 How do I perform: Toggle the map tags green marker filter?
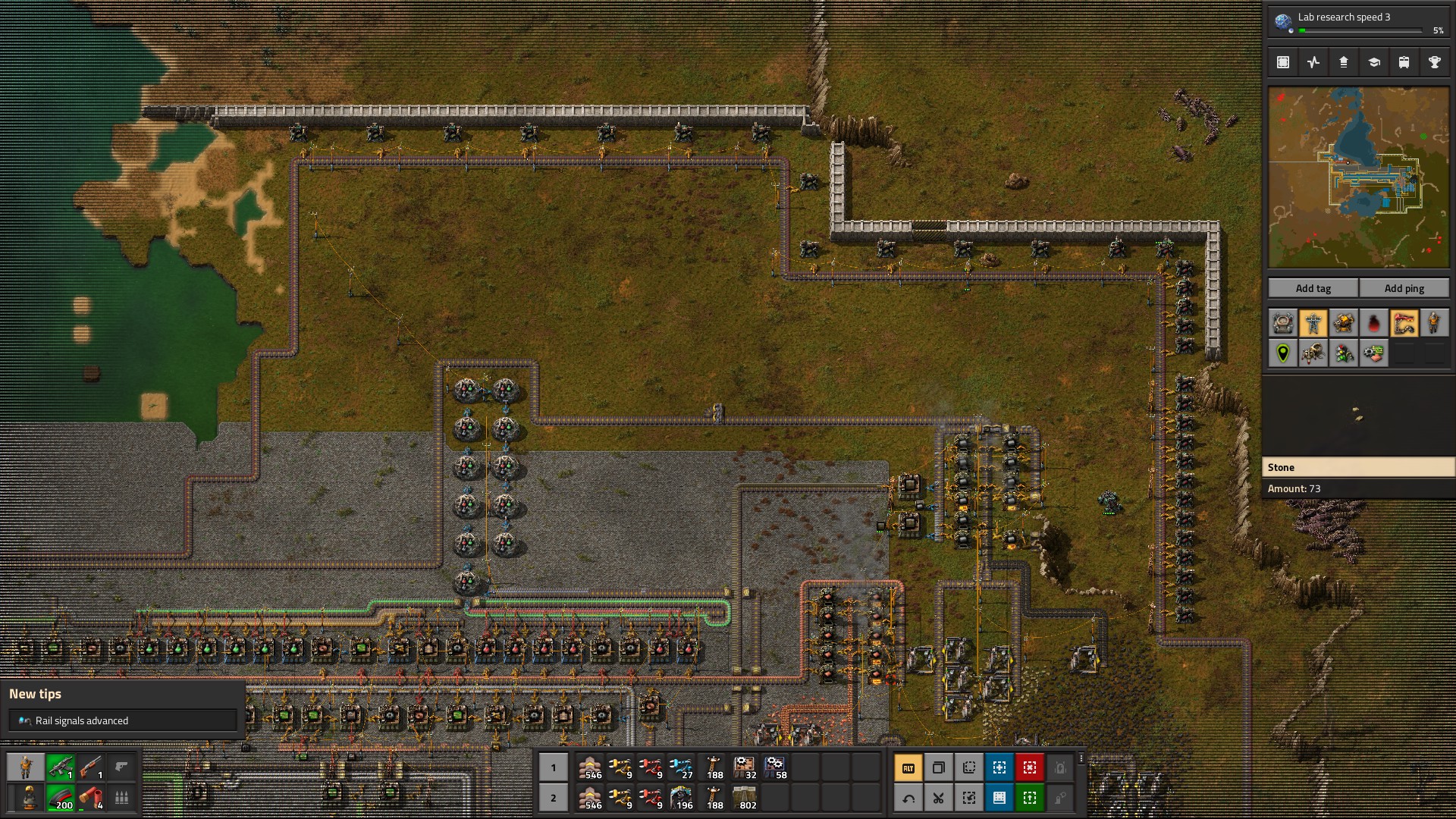1283,354
